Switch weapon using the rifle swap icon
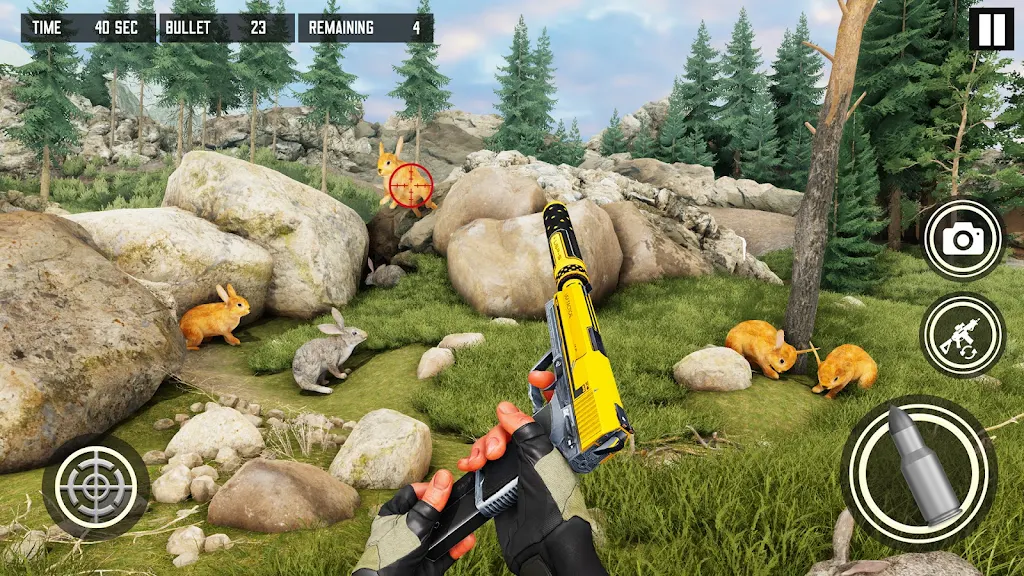The image size is (1024, 576). click(x=962, y=335)
